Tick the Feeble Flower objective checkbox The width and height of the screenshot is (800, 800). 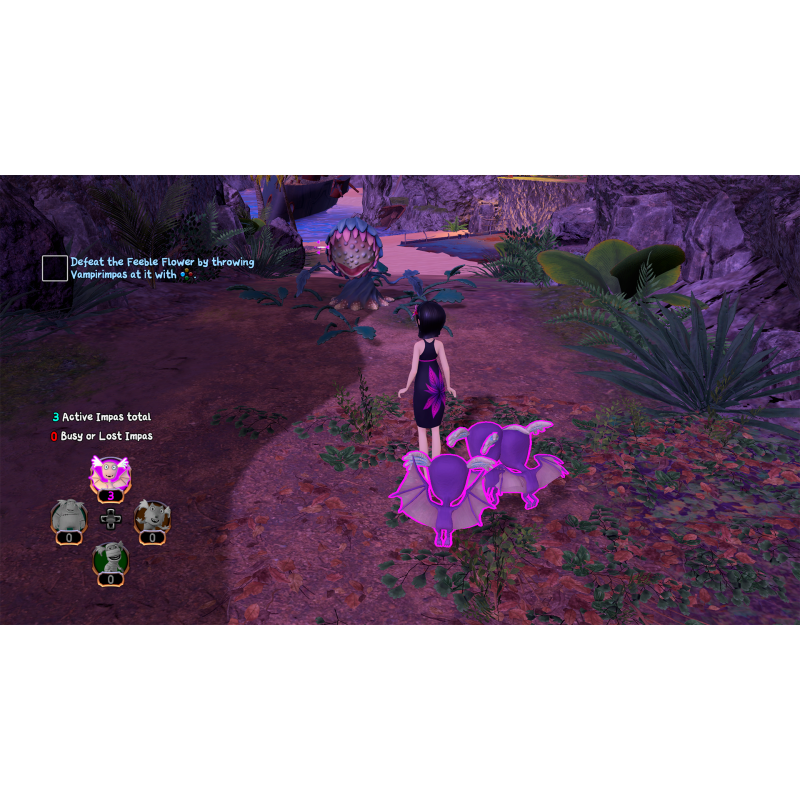55,268
